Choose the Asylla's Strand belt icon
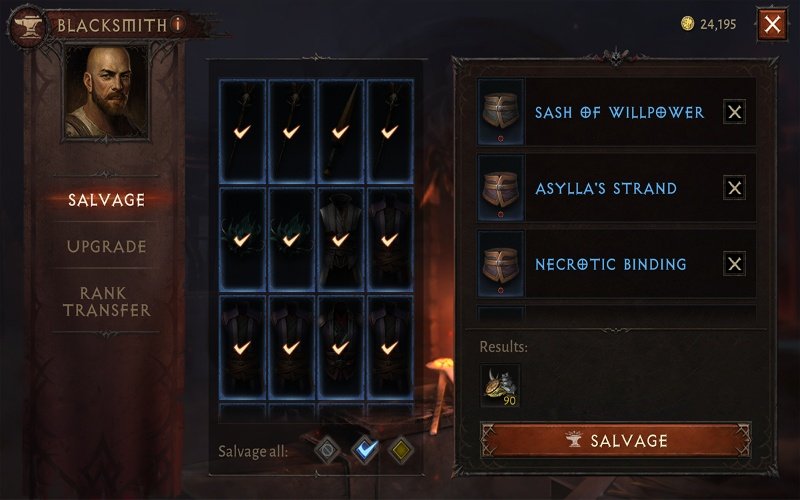 (x=499, y=188)
